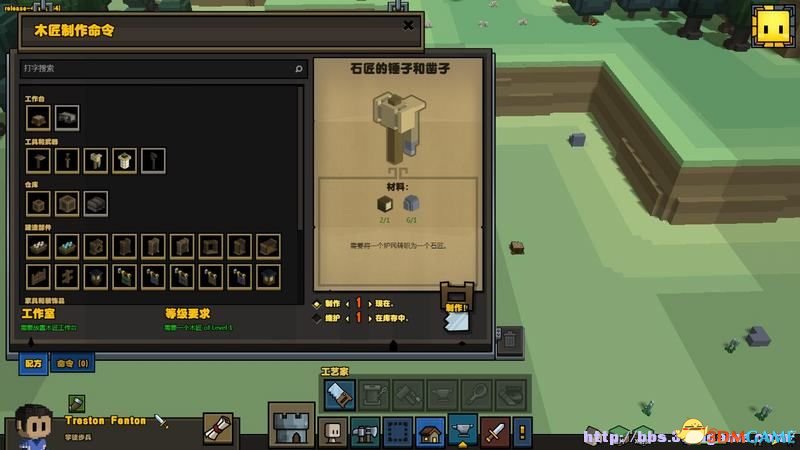Open the crossed hammer and pickaxe harvest menu
The image size is (800, 450).
coord(364,432)
